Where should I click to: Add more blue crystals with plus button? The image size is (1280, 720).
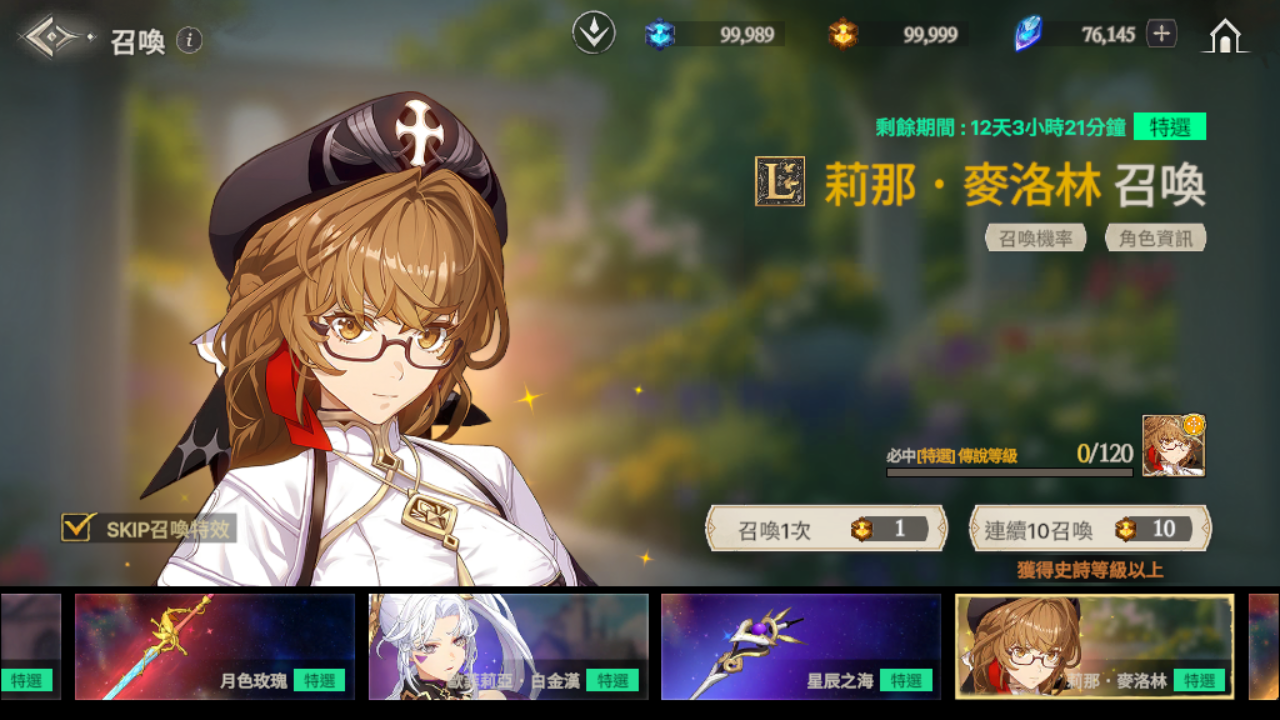tap(1161, 34)
